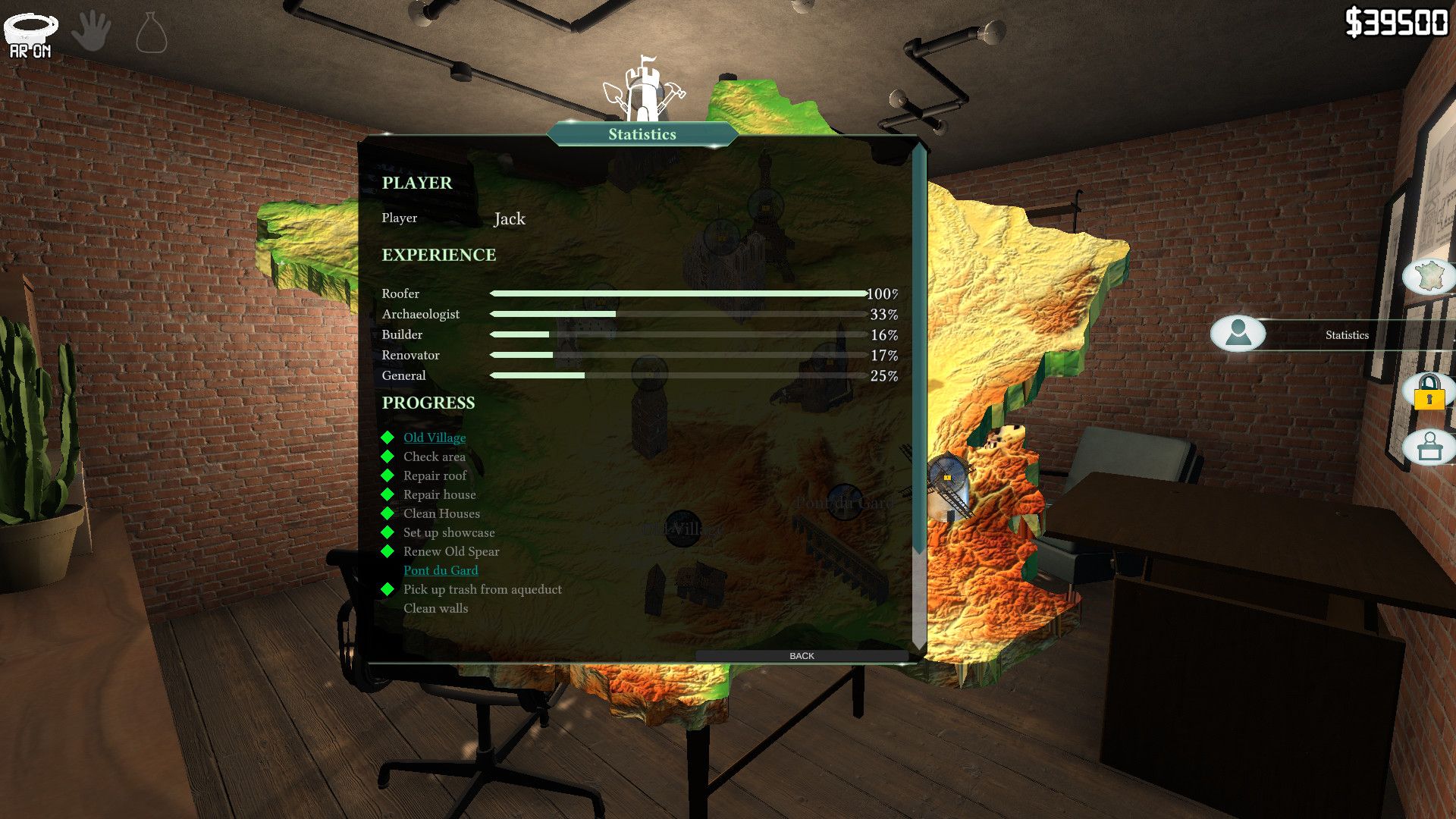Open the stamp desk icon
Viewport: 1456px width, 819px height.
tap(1429, 447)
